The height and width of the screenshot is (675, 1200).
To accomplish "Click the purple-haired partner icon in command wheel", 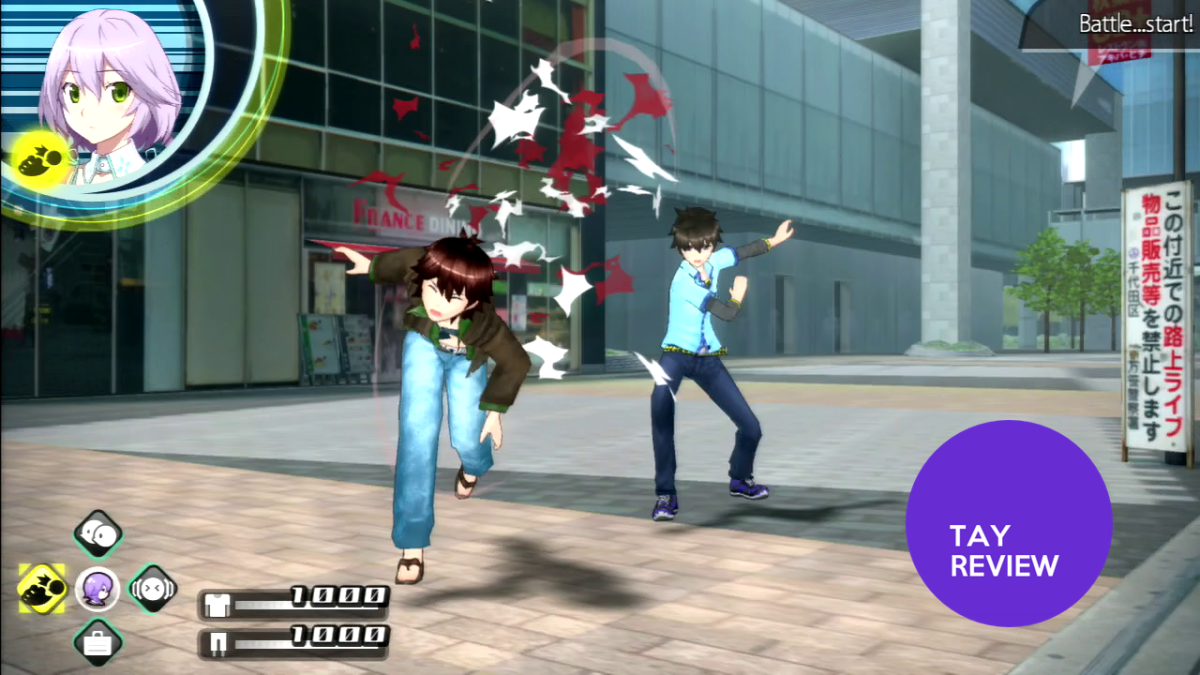I will coord(98,588).
